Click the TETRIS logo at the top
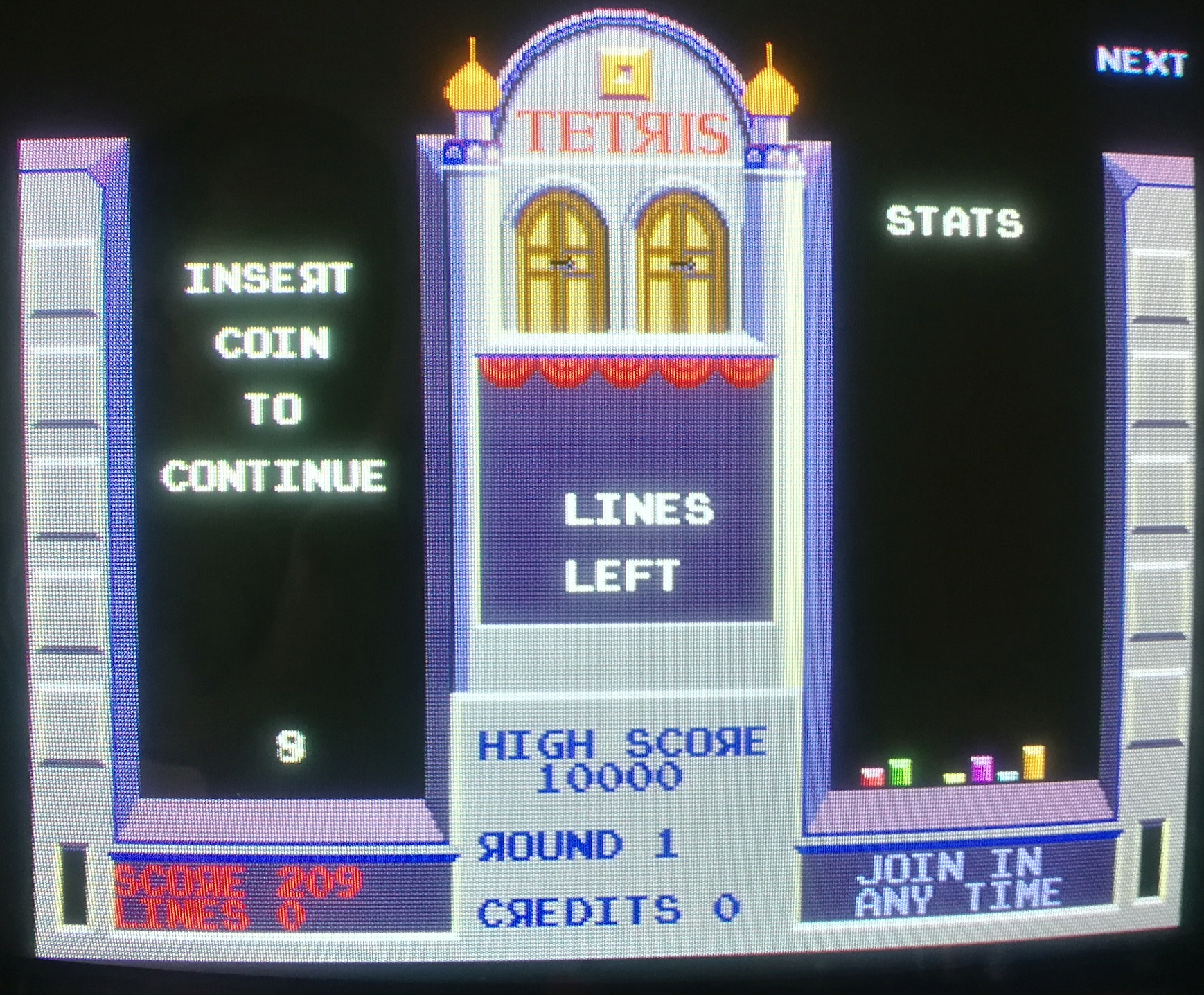Viewport: 1204px width, 995px height. click(x=623, y=132)
